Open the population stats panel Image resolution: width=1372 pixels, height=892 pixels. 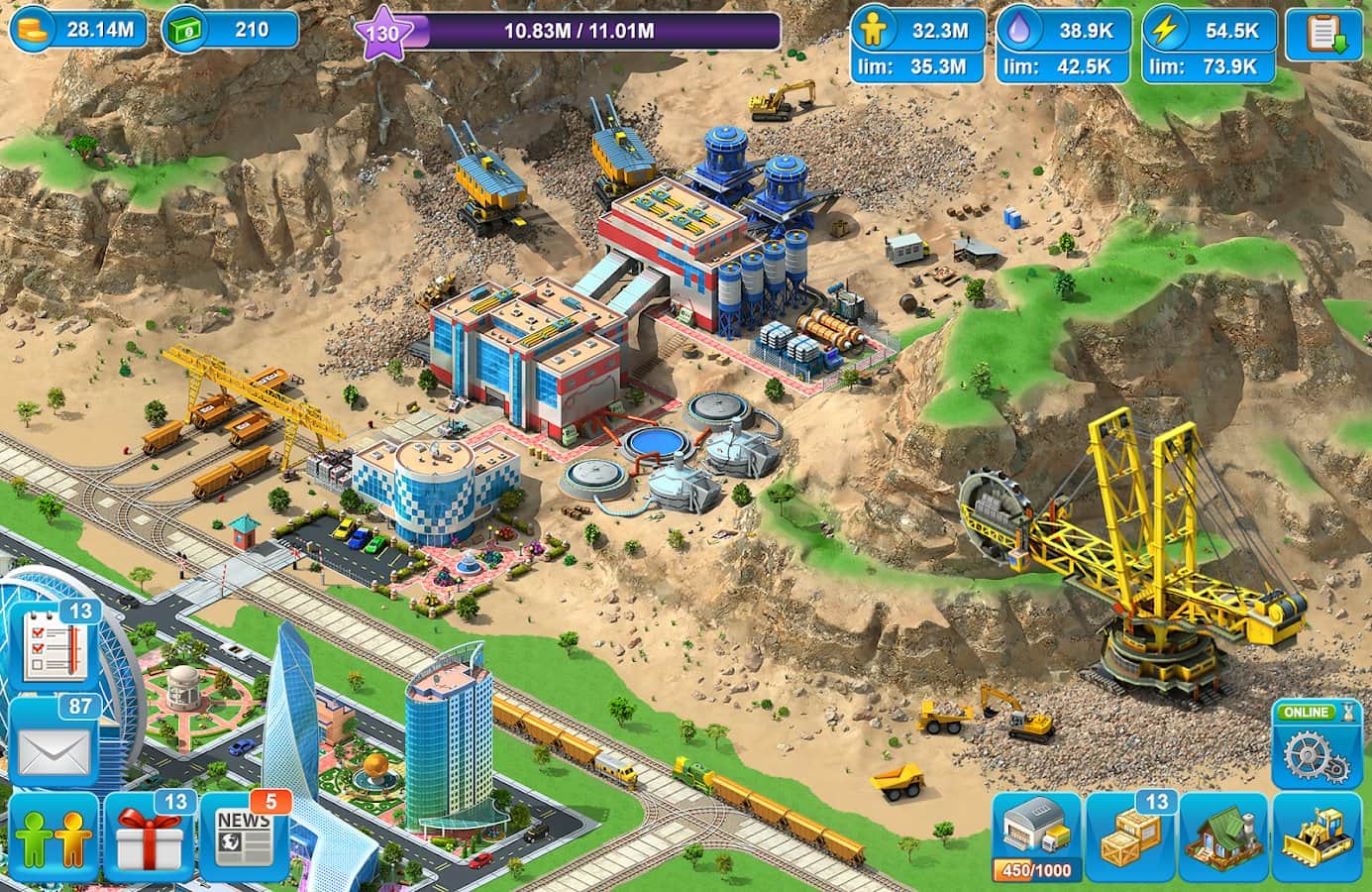click(917, 48)
